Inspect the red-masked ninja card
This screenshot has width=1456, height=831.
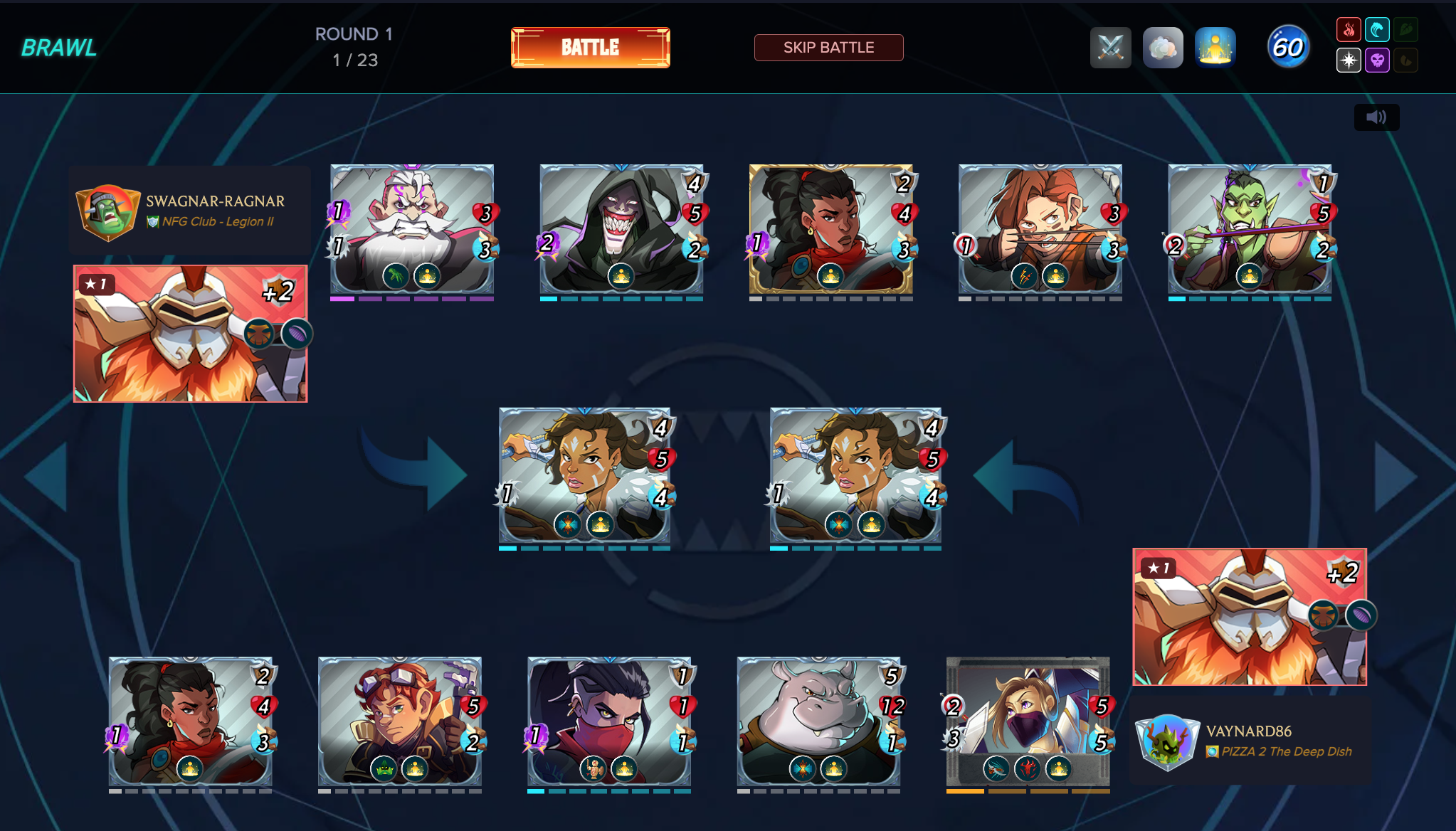coord(608,721)
